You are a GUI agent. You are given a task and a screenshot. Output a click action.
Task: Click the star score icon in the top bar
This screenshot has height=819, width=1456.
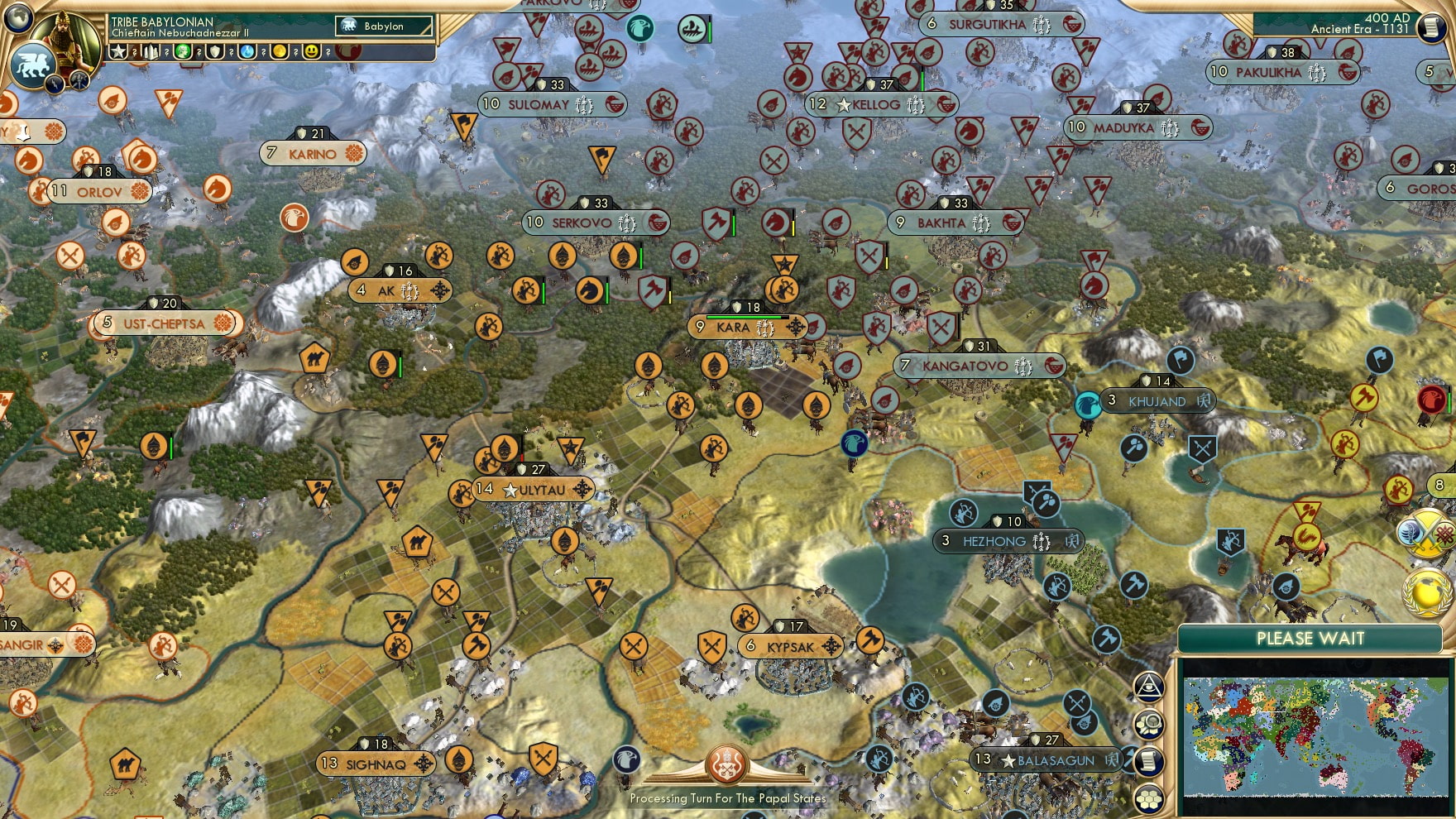coord(119,50)
